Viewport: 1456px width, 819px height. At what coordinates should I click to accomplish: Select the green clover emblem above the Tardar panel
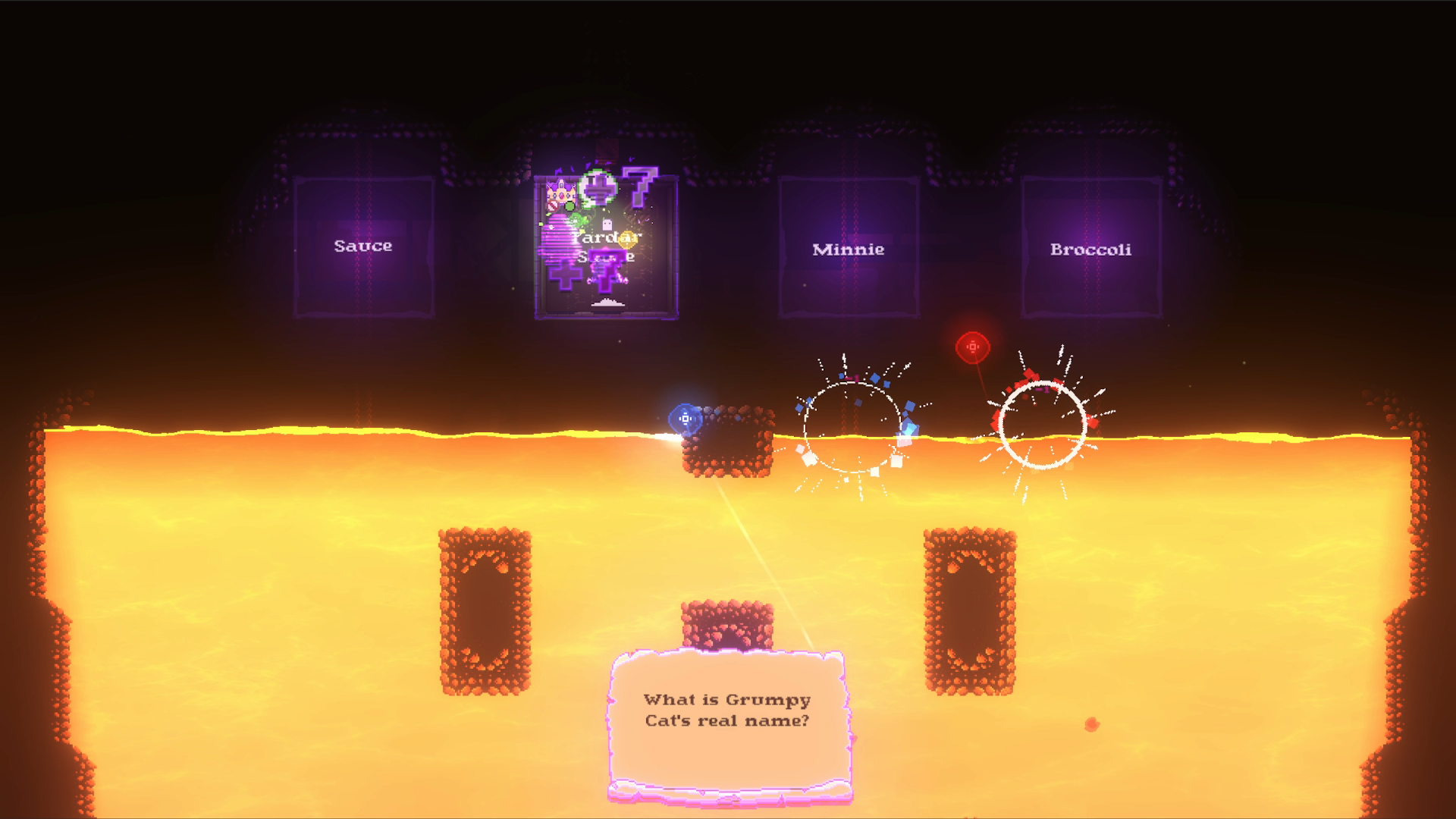598,187
